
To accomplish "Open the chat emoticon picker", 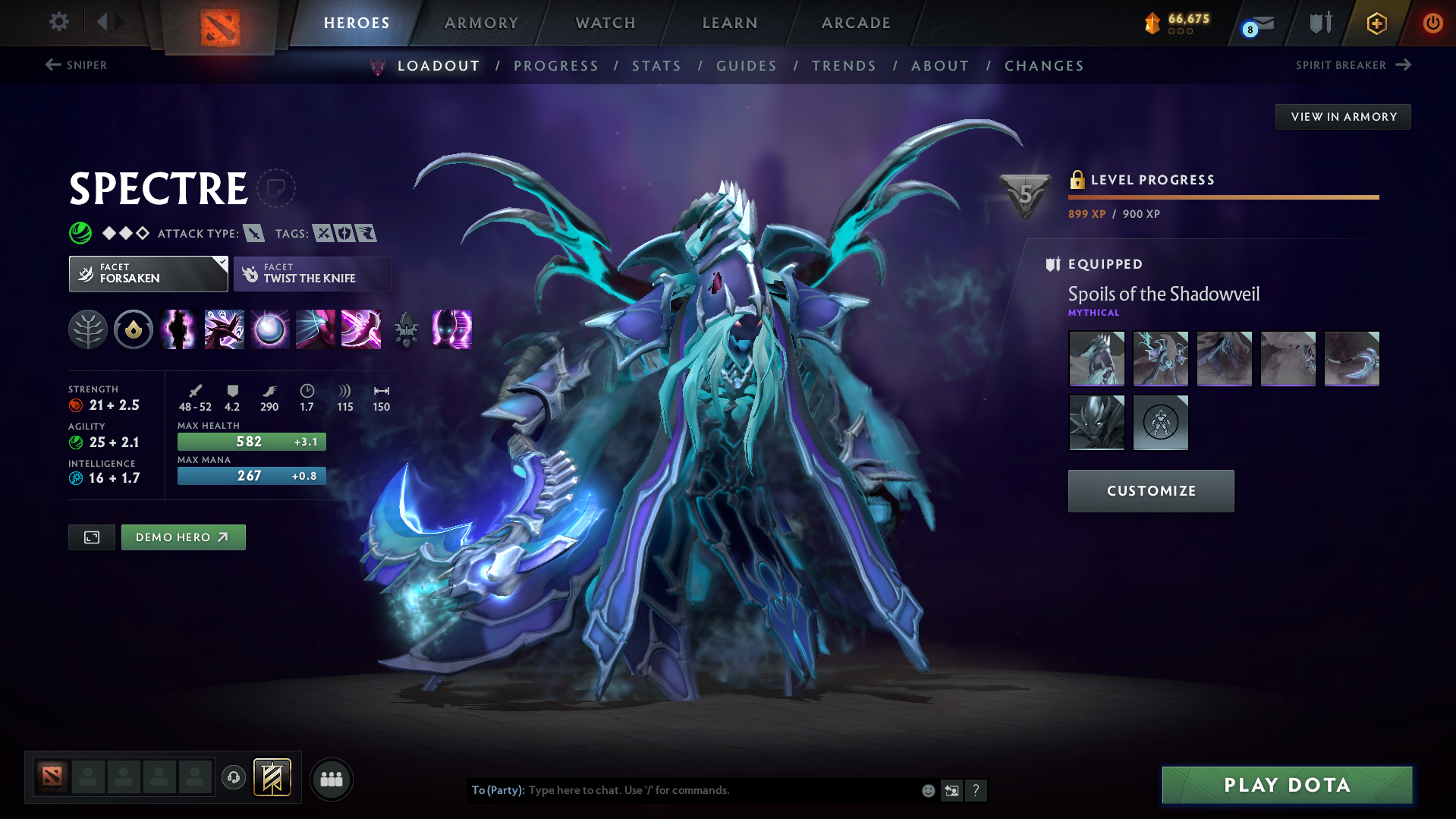I will click(x=927, y=790).
